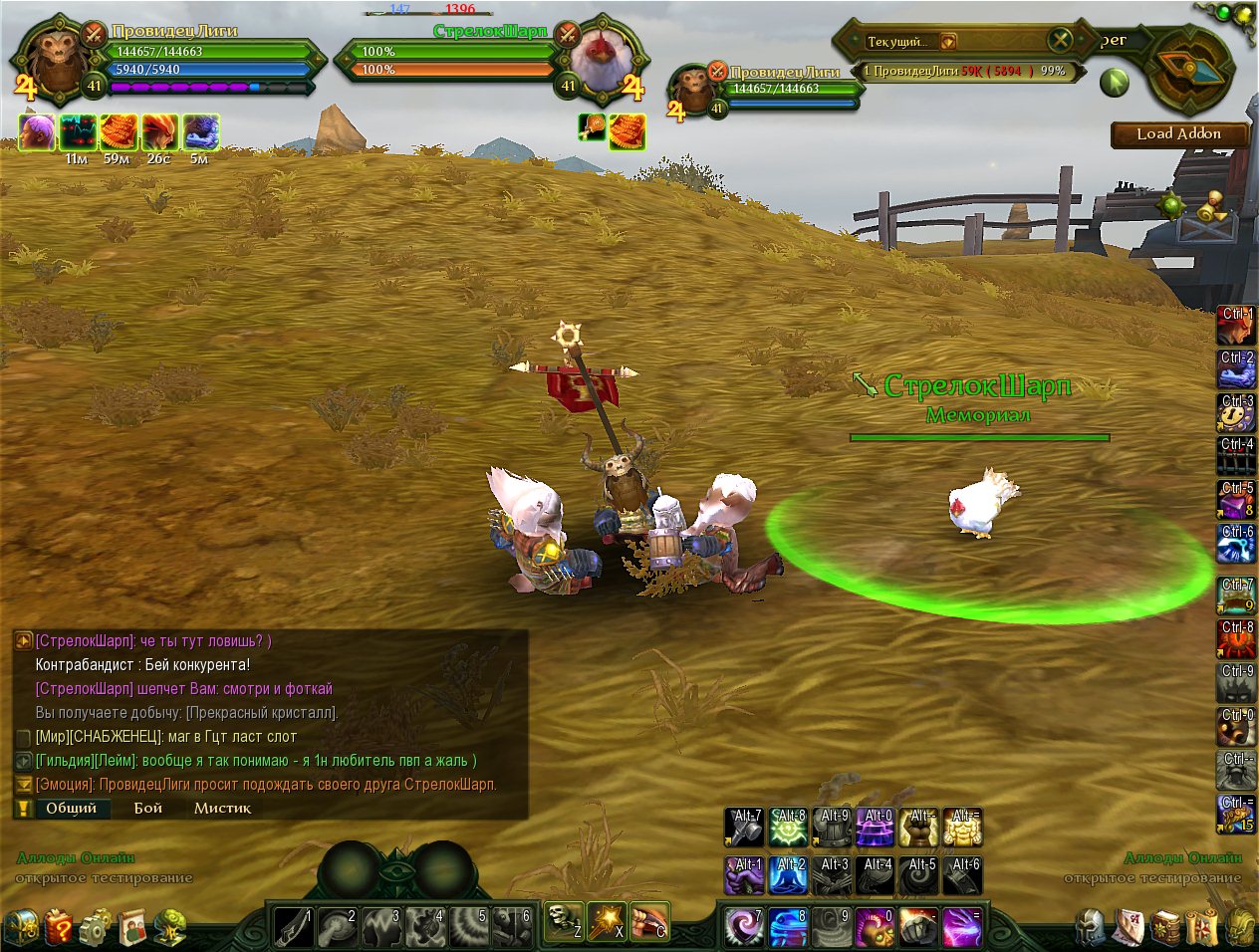Image resolution: width=1259 pixels, height=952 pixels.
Task: Open the red question mark help book
Action: (x=58, y=927)
